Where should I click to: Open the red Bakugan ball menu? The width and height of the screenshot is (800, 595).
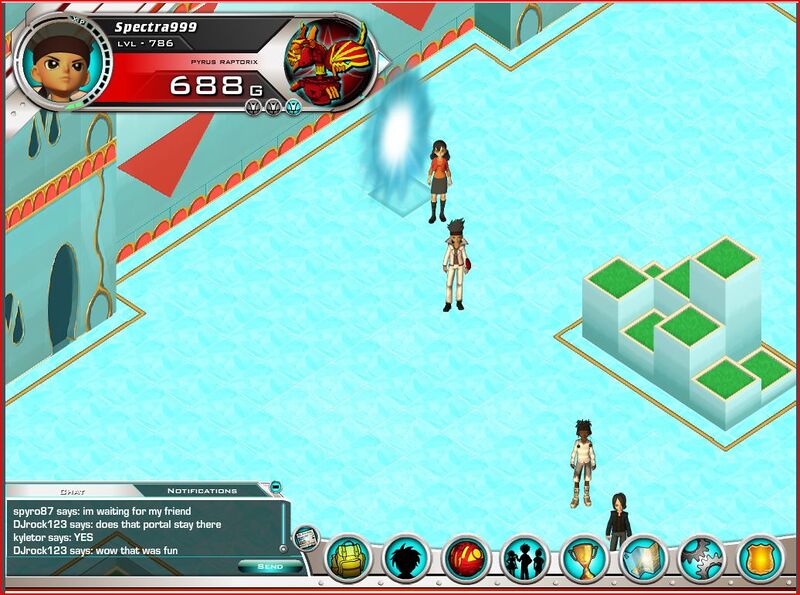tap(464, 560)
